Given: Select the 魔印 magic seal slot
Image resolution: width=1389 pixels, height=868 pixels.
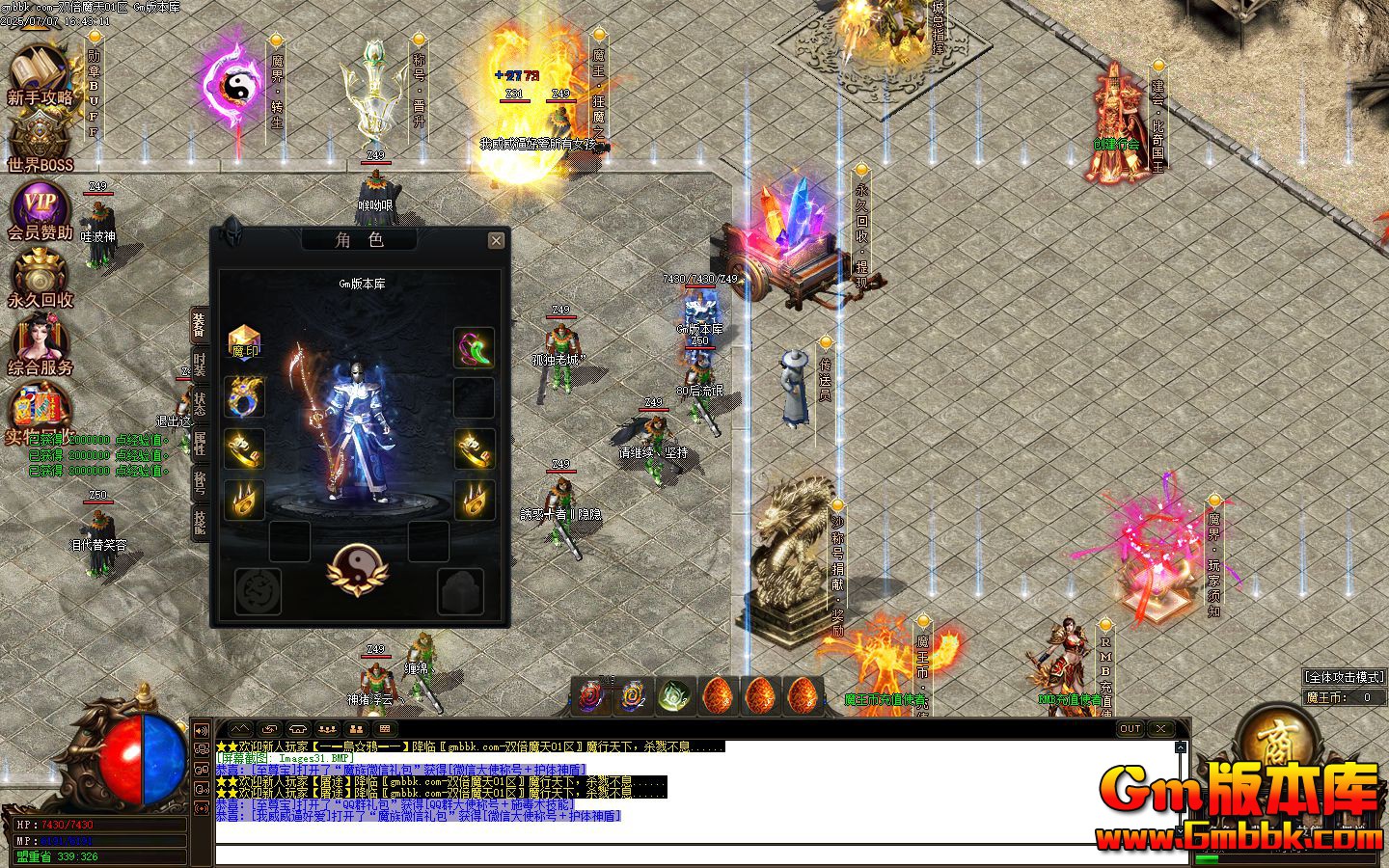Looking at the screenshot, I should (x=245, y=344).
